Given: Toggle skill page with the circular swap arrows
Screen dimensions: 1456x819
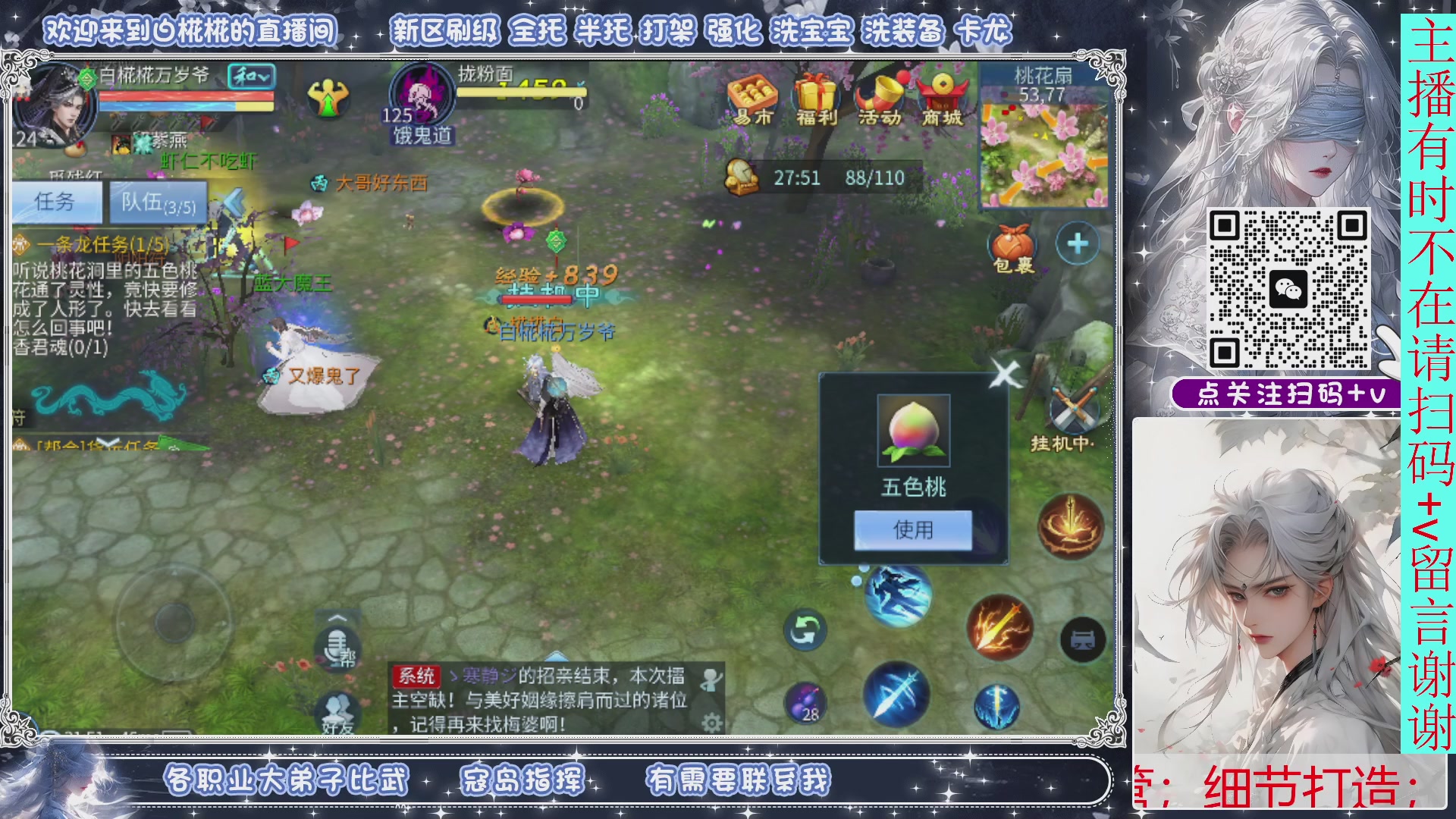Looking at the screenshot, I should (806, 629).
